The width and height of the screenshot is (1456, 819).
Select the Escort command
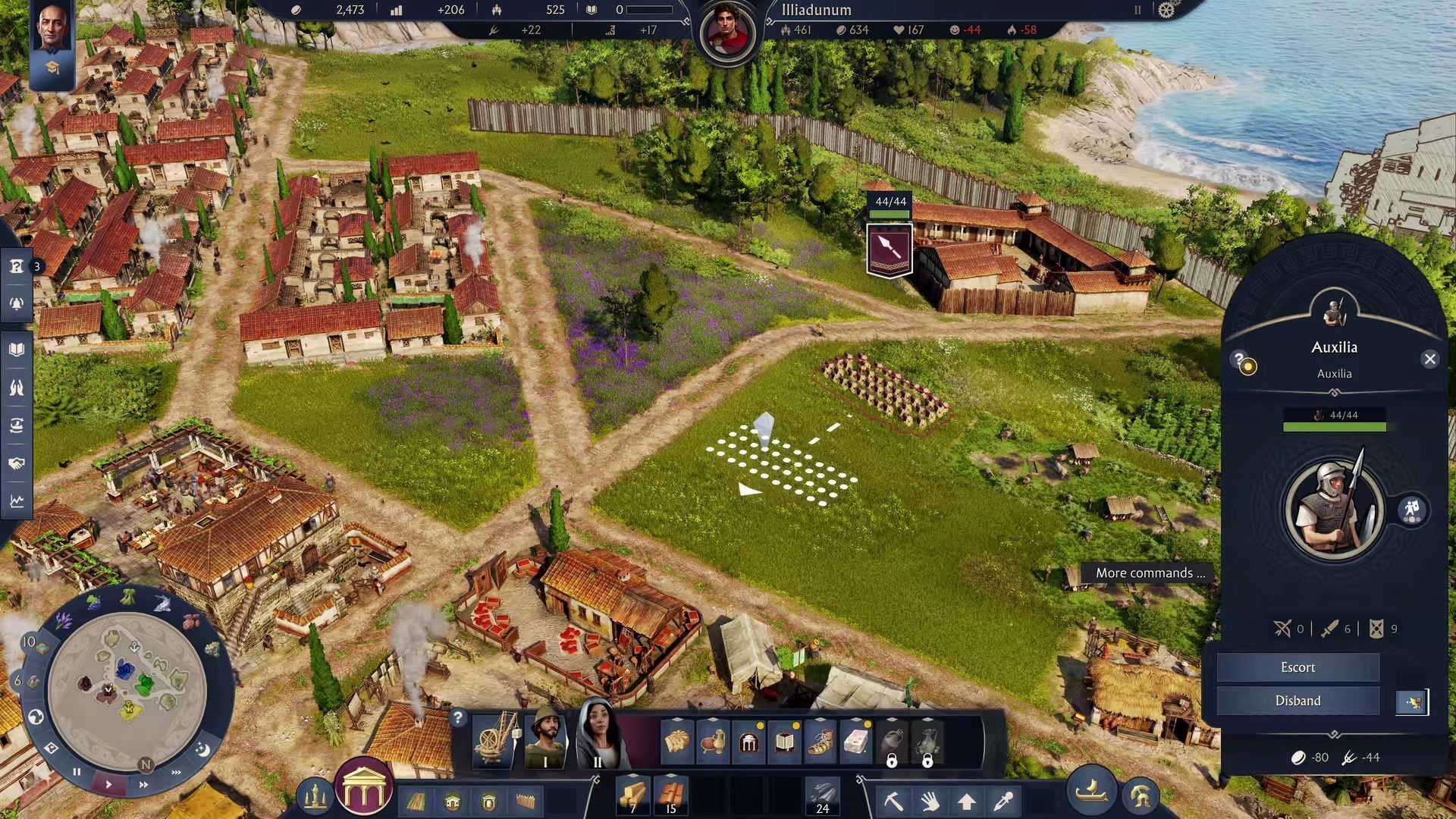[1298, 667]
